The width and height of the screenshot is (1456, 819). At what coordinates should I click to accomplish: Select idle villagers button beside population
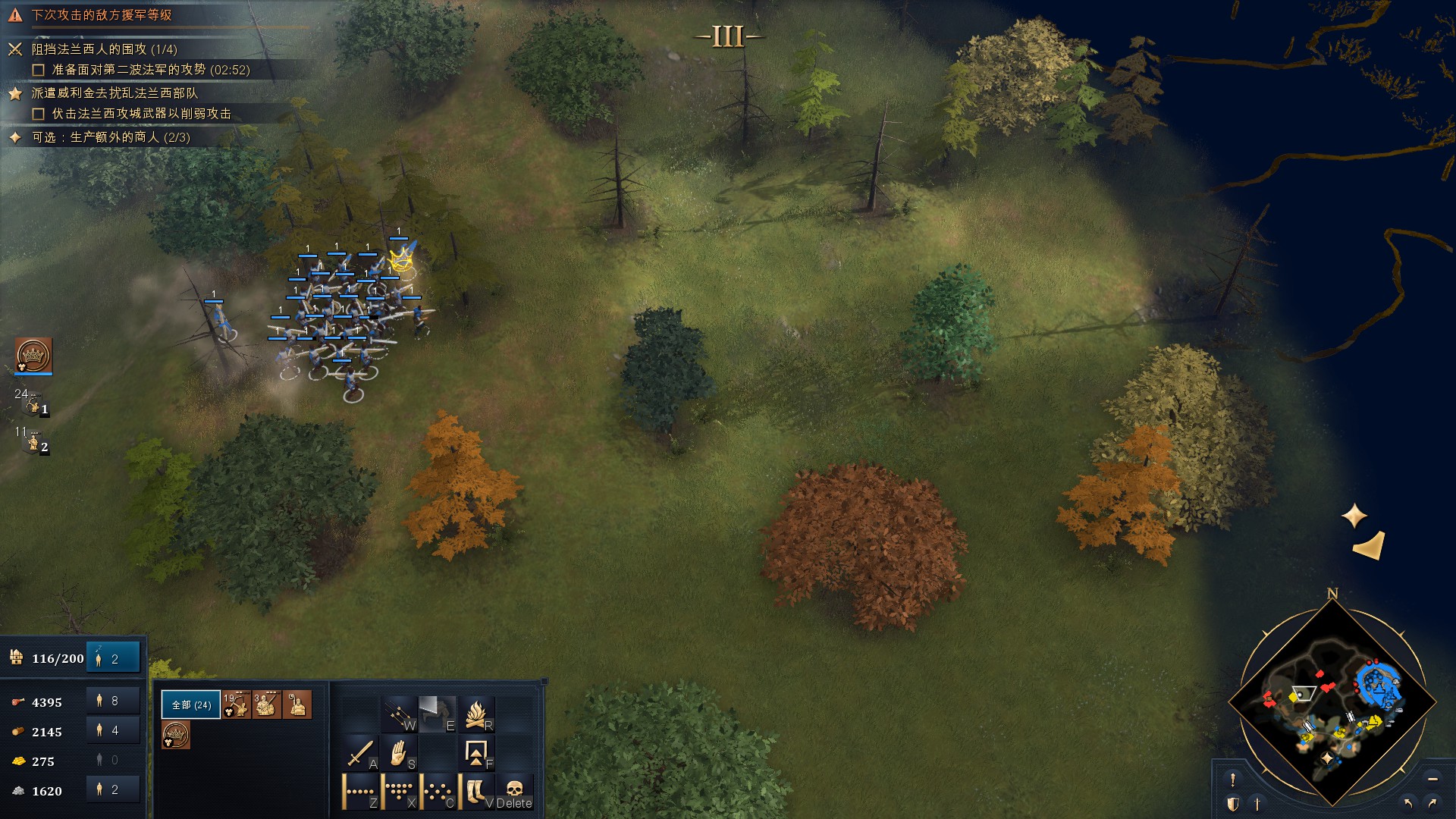tap(113, 658)
